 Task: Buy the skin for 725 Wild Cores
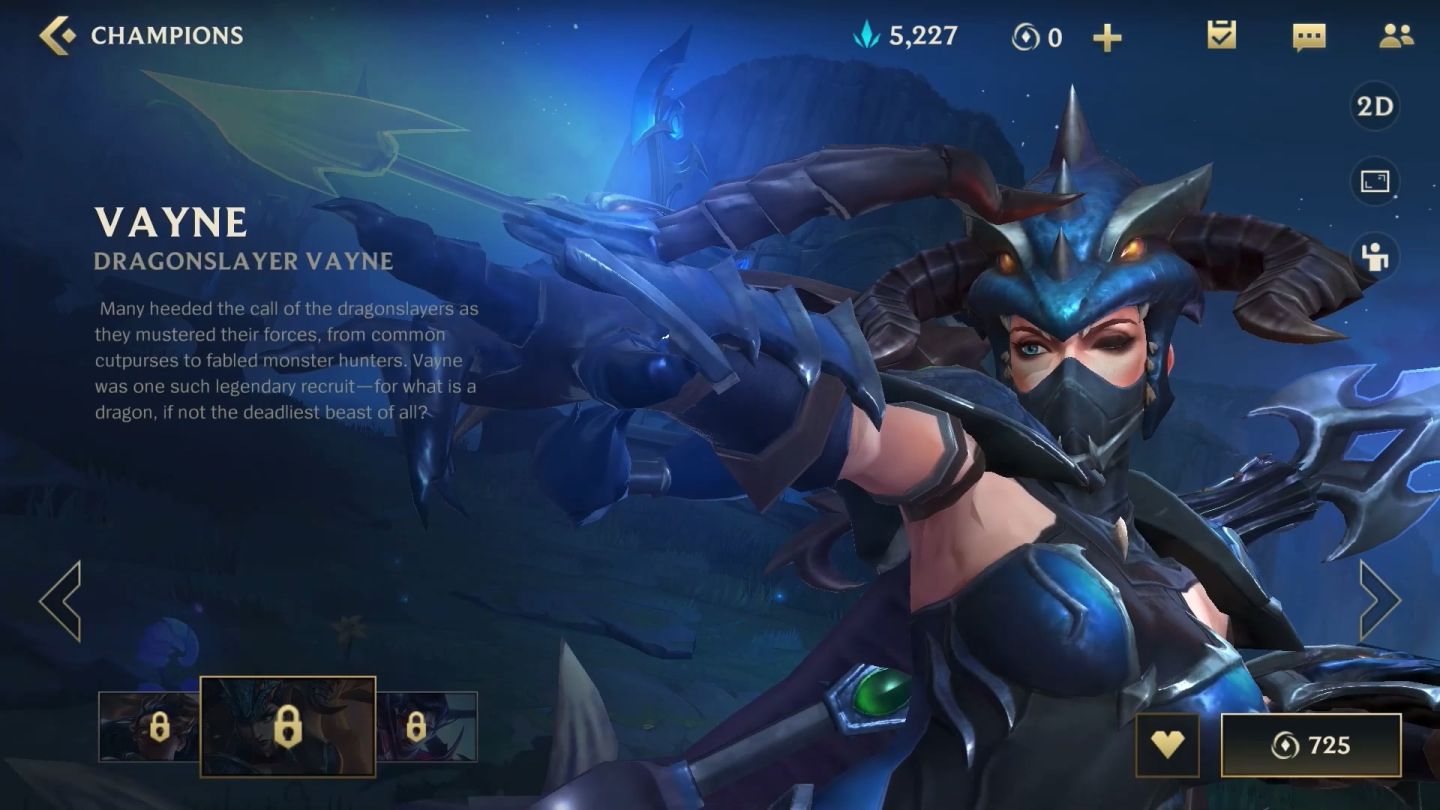pos(1310,745)
